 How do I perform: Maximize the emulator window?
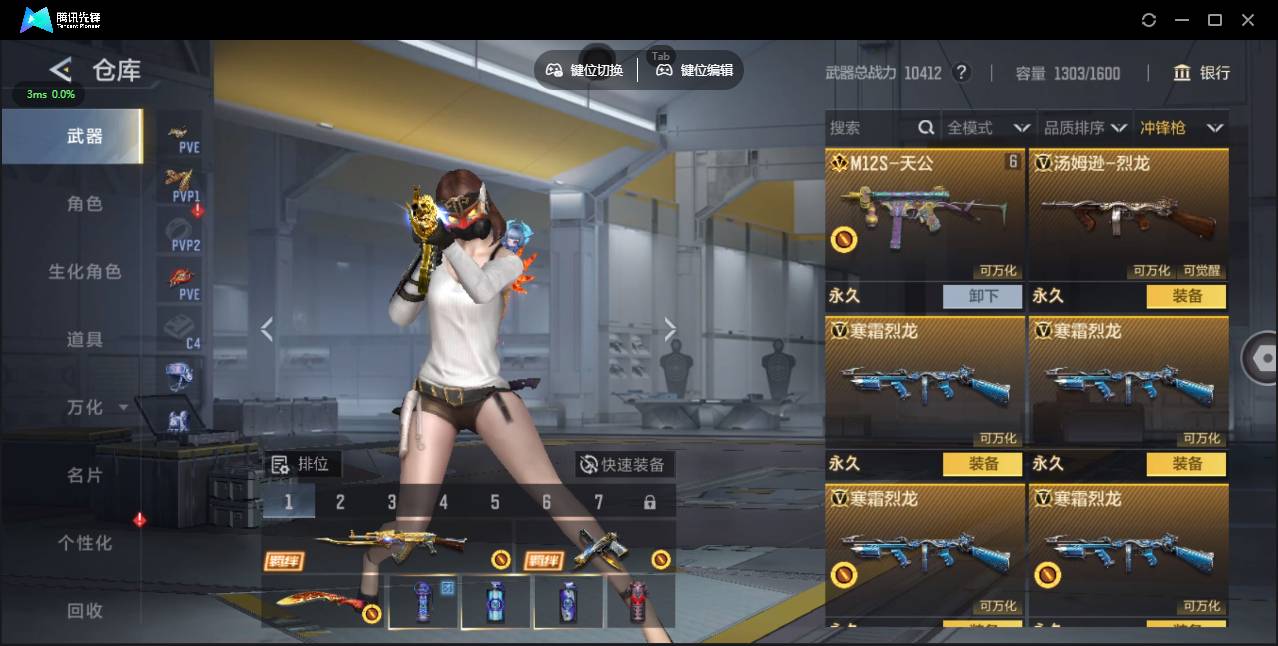tap(1215, 20)
